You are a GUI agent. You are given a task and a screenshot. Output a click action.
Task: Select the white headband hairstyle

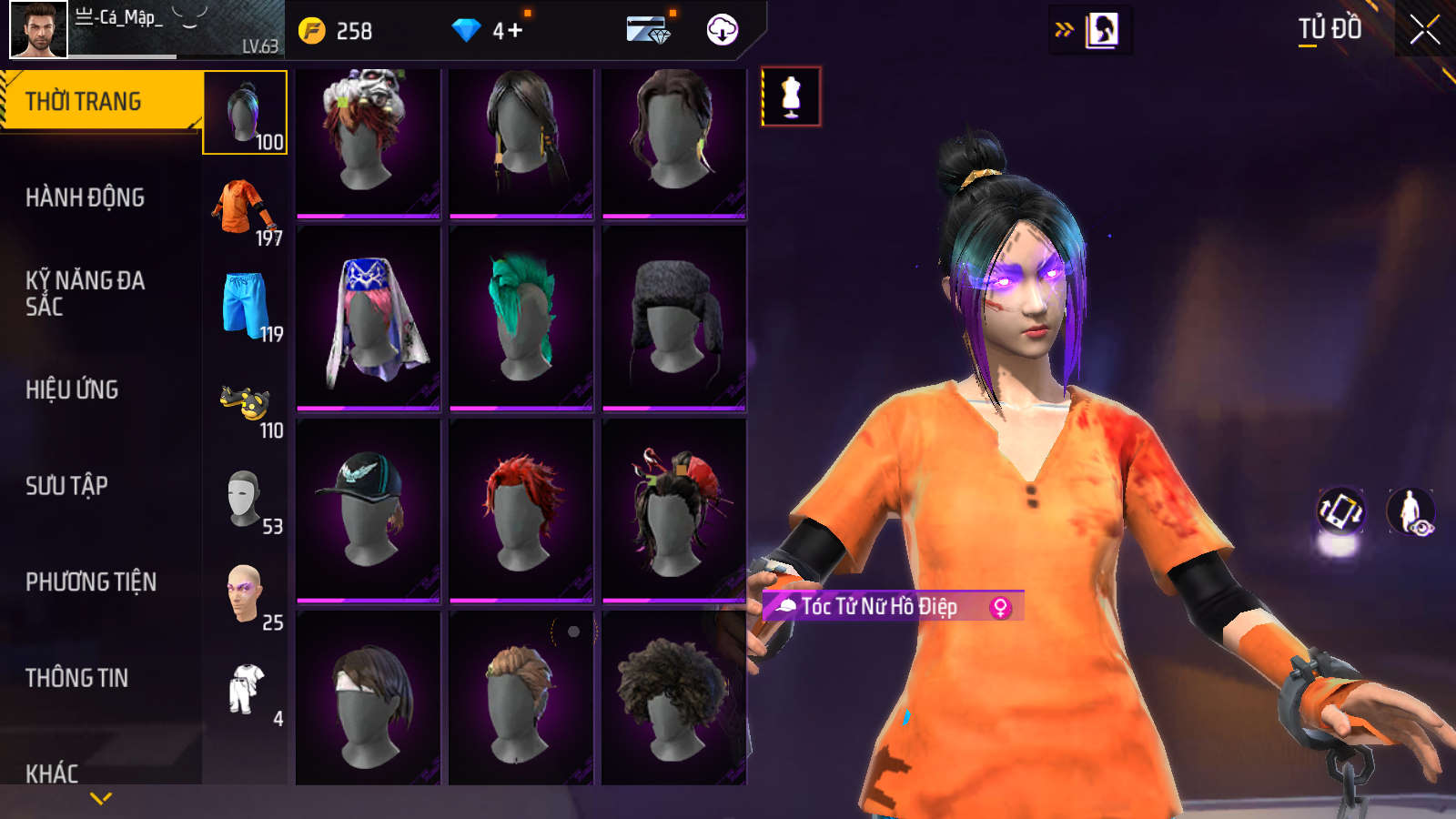369,699
